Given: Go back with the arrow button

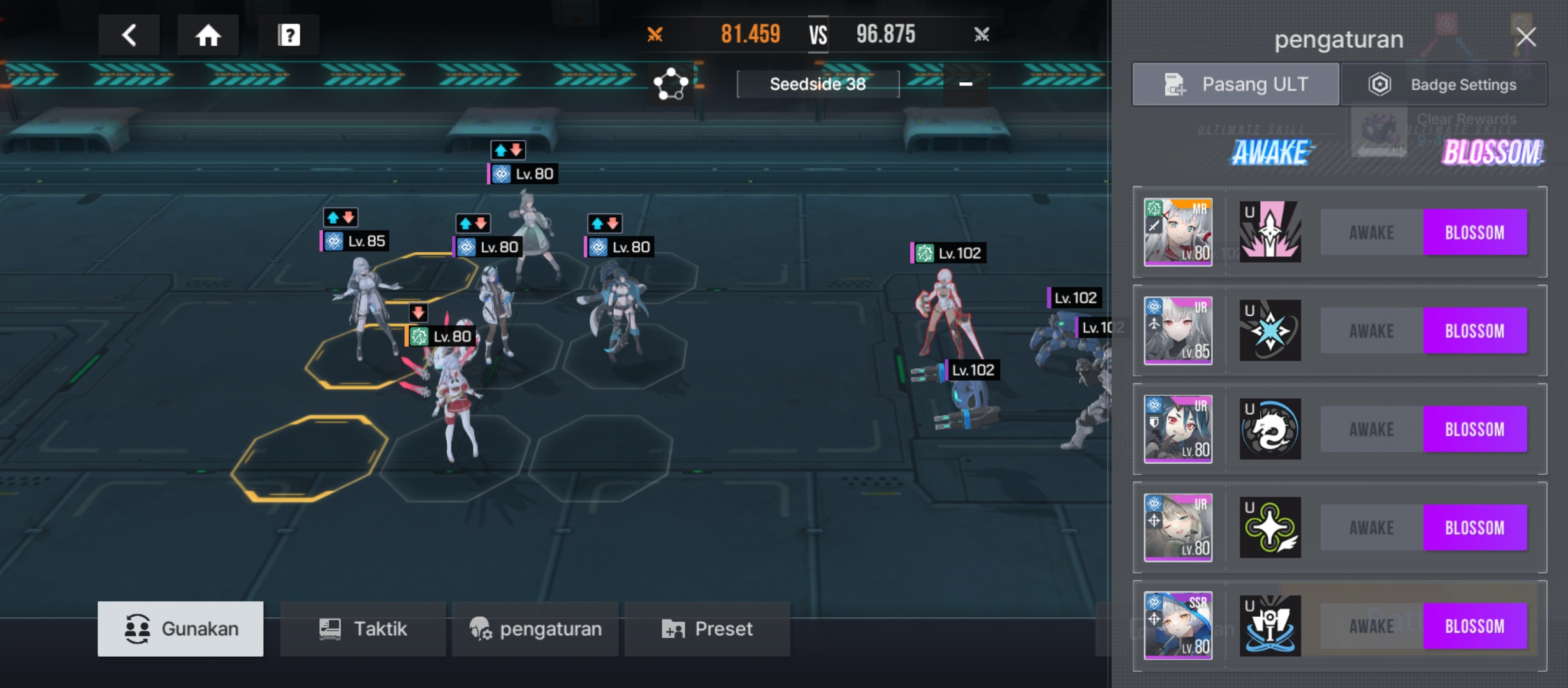Looking at the screenshot, I should [129, 35].
